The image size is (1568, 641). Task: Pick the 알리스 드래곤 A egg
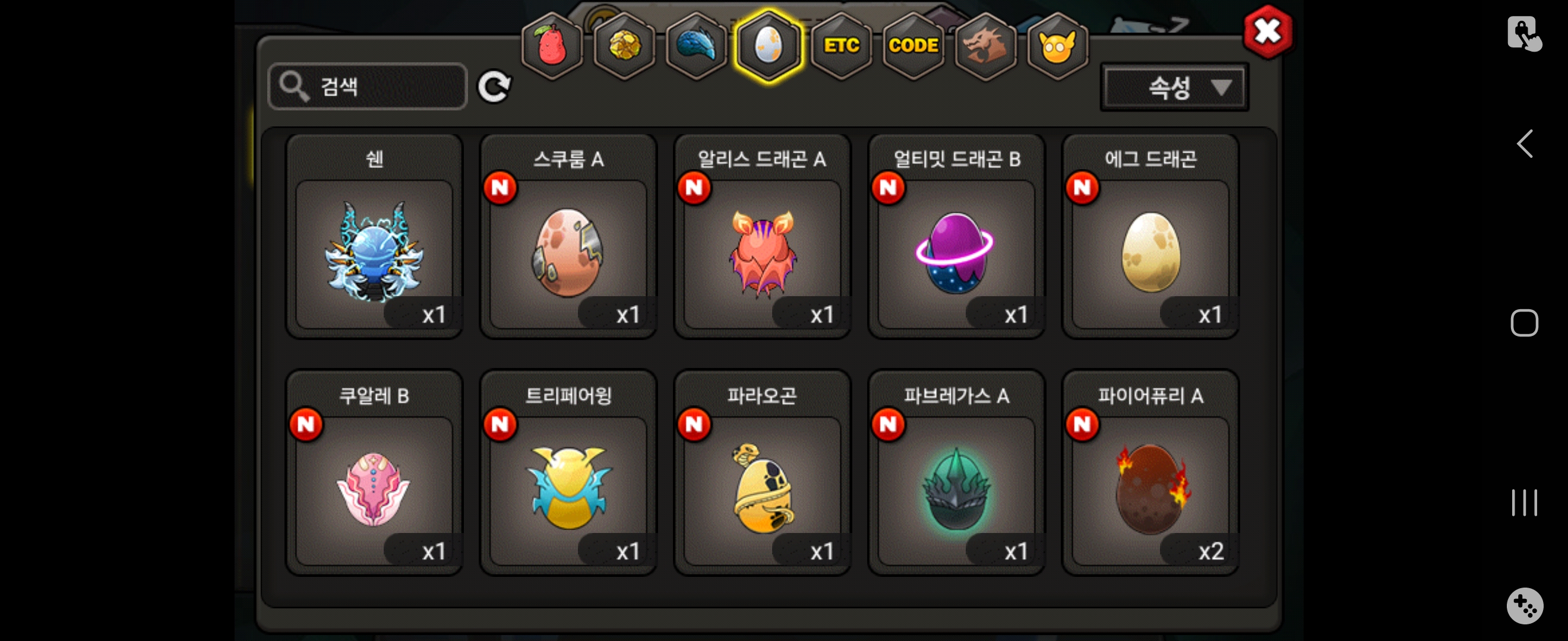click(762, 251)
